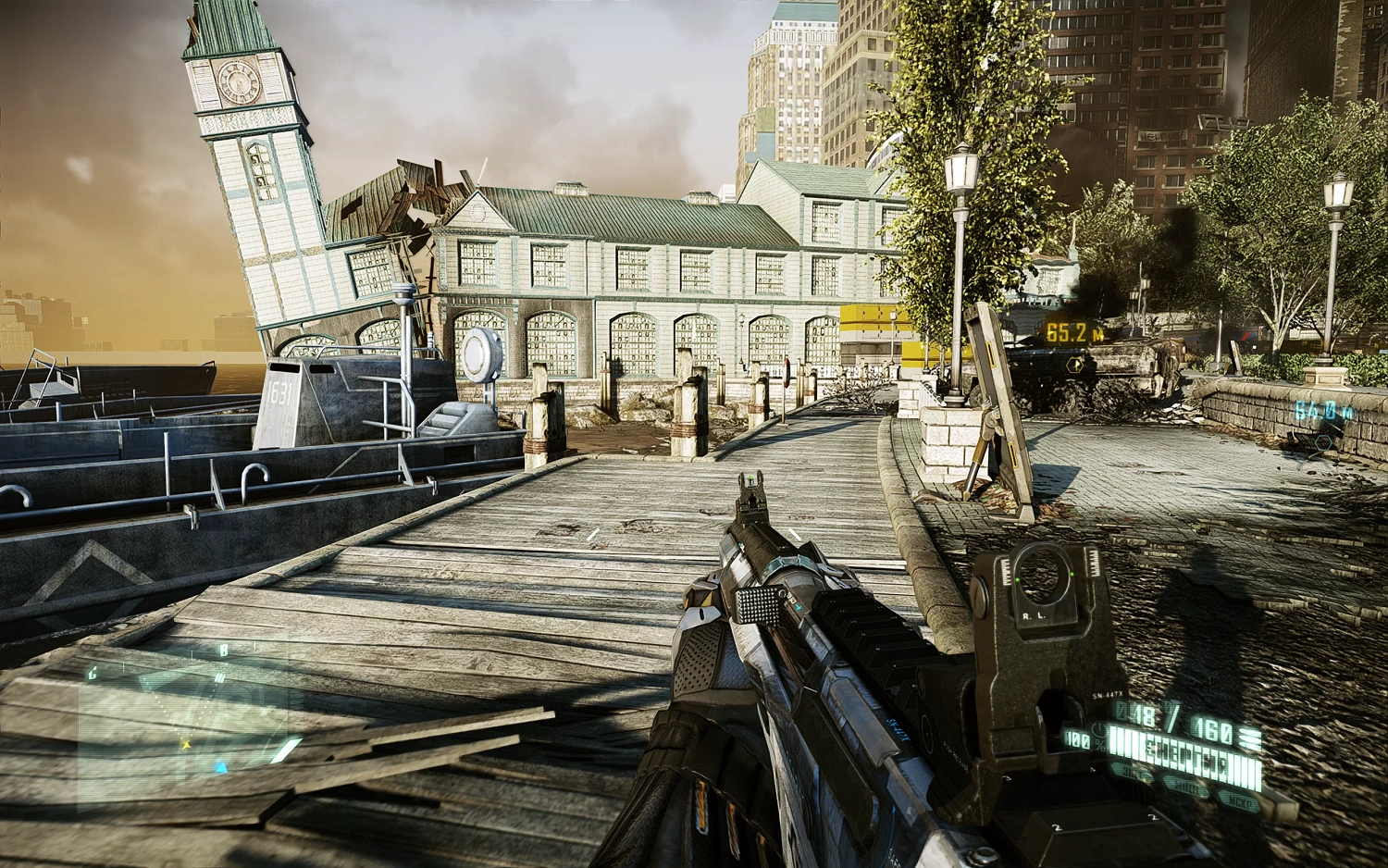
Task: Click the yellow player arrow on the minimap
Action: tap(187, 745)
